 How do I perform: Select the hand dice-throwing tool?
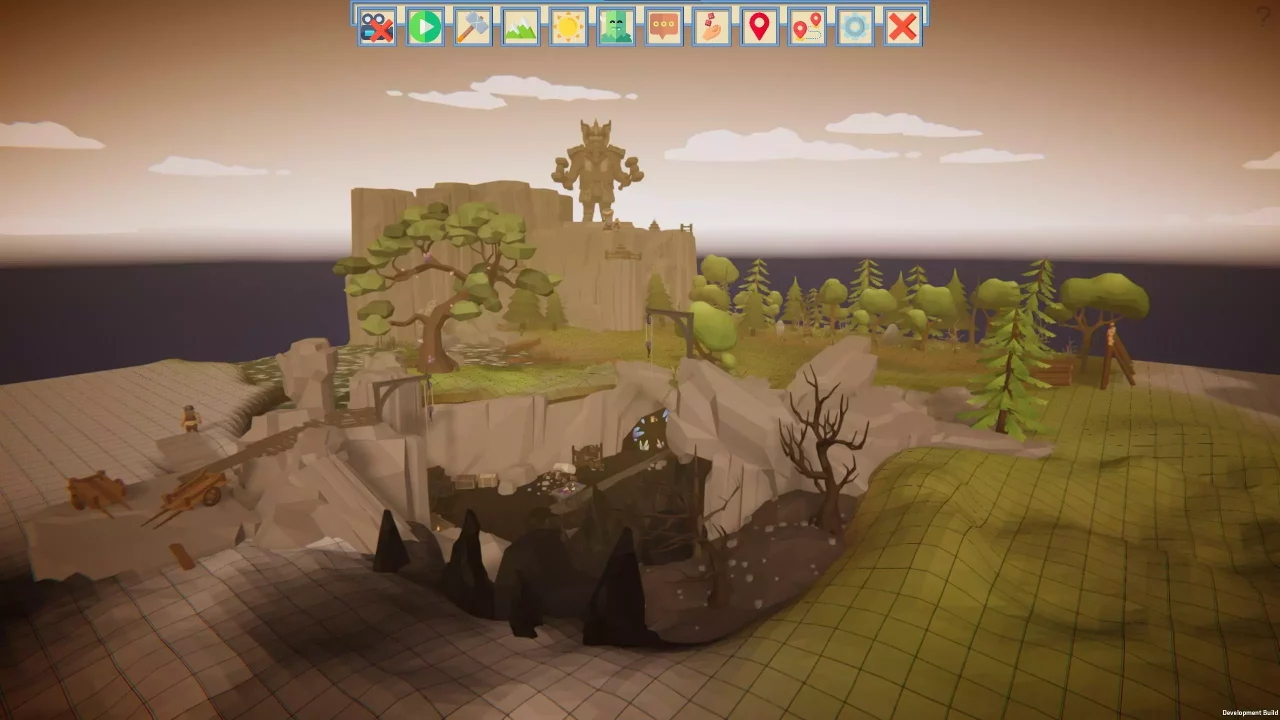711,27
